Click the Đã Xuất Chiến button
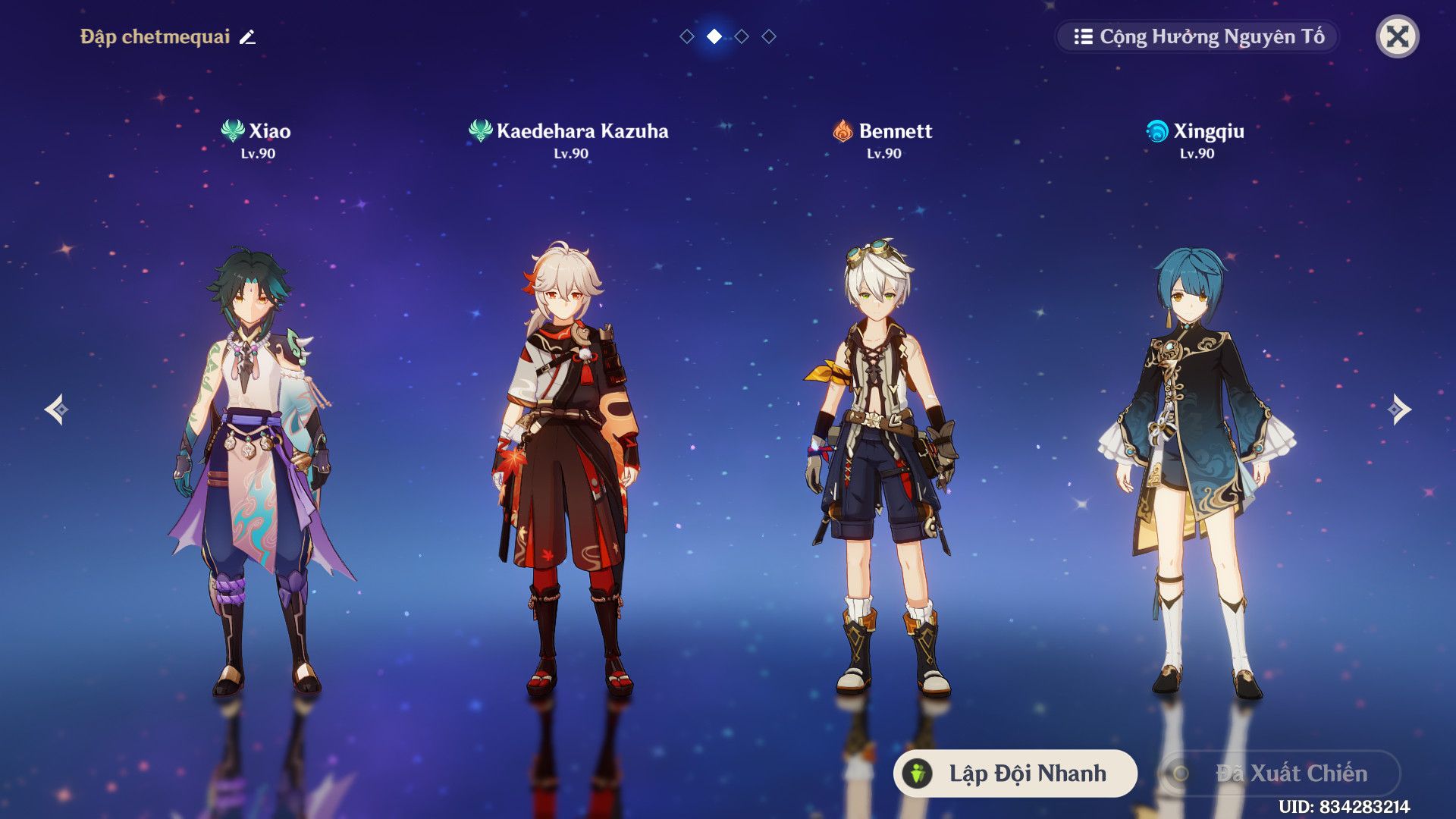The height and width of the screenshot is (819, 1456). [x=1280, y=773]
